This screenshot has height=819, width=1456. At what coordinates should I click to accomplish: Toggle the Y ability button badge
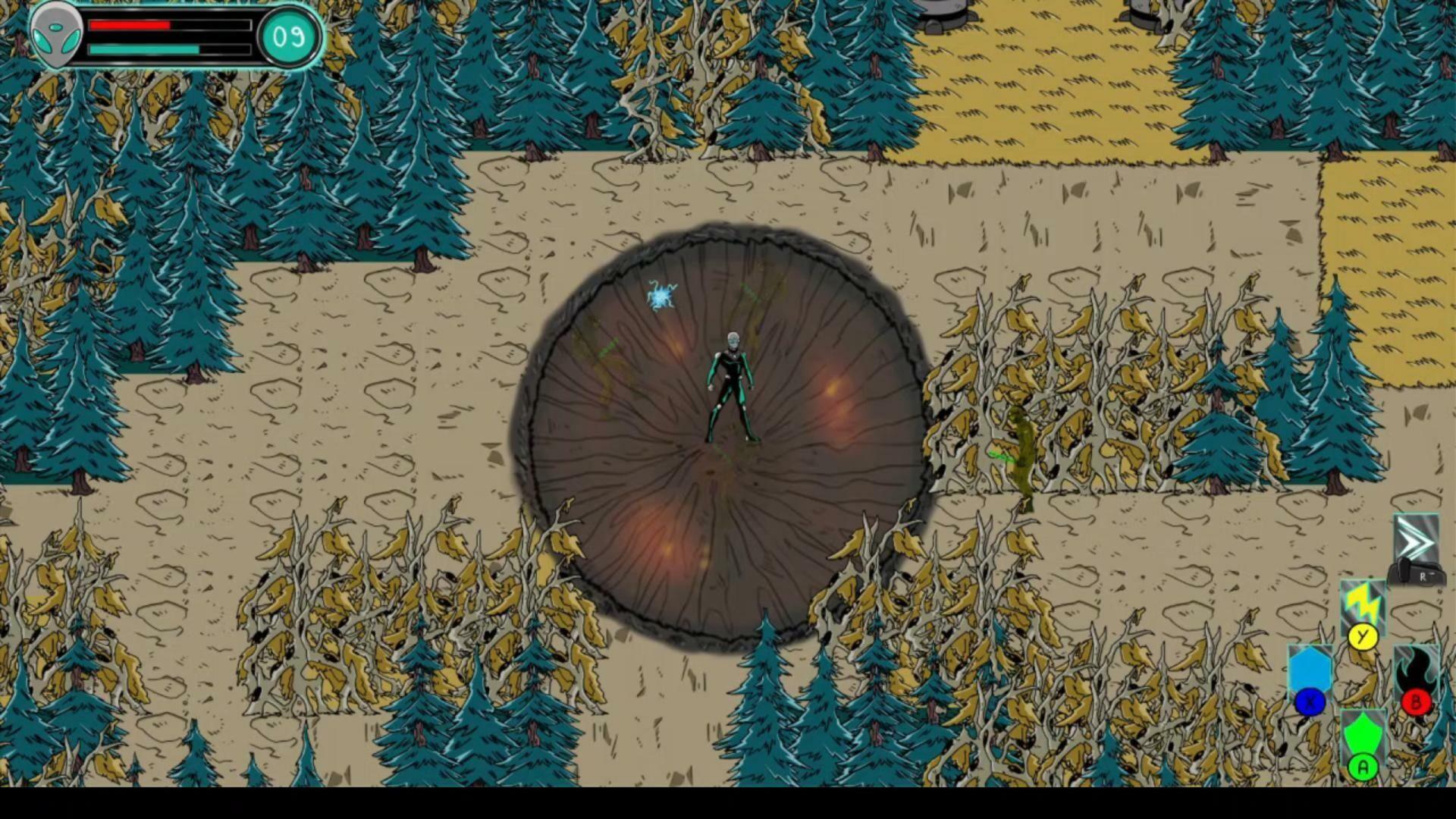[x=1361, y=637]
